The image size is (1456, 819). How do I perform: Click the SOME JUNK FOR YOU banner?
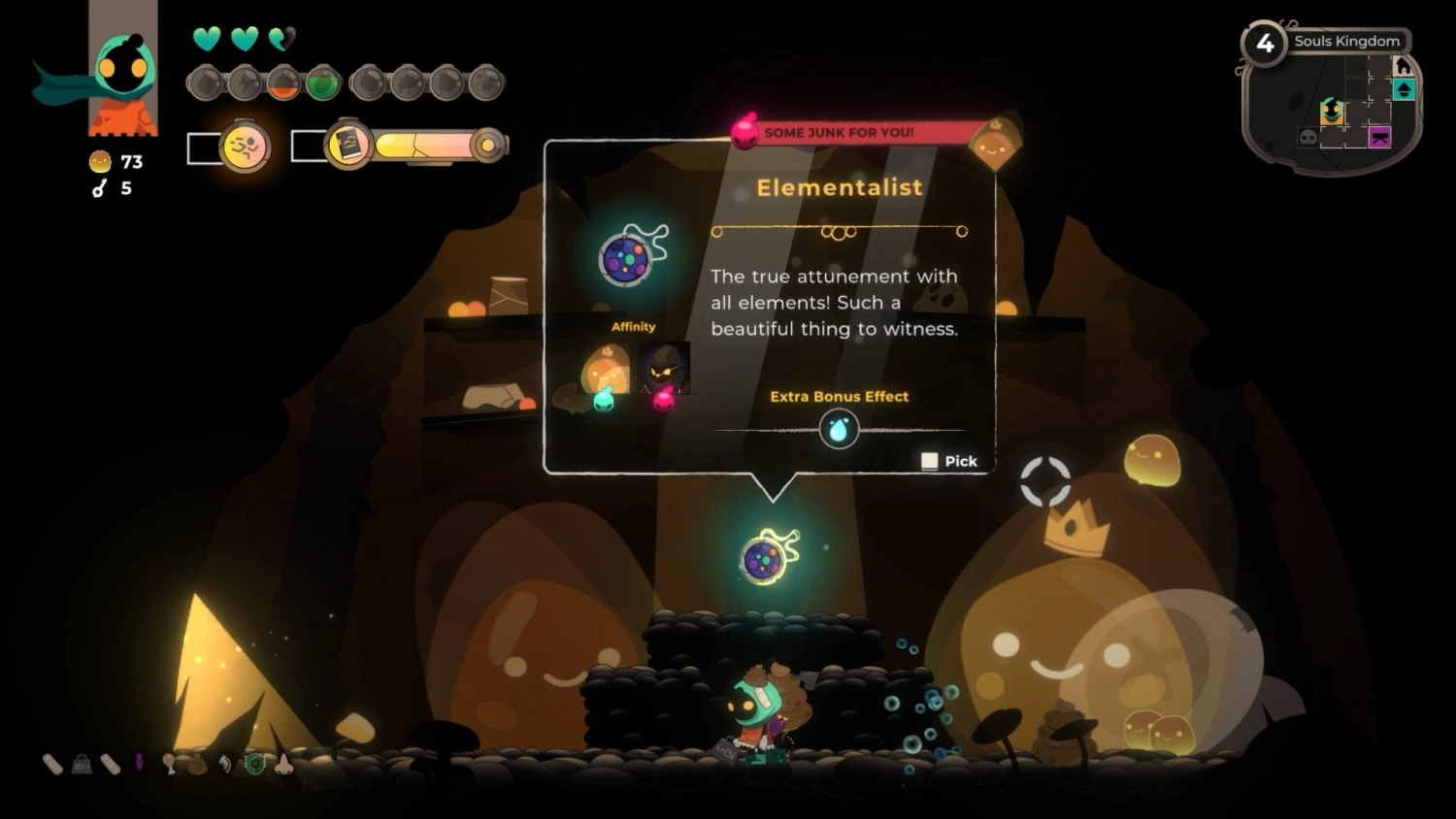point(841,132)
